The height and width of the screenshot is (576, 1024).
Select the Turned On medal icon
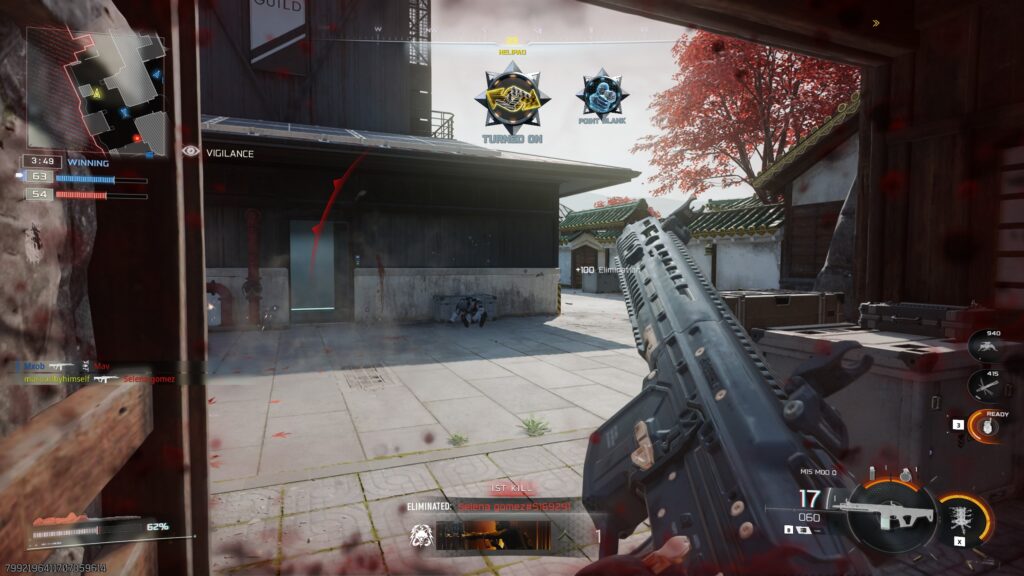point(511,98)
